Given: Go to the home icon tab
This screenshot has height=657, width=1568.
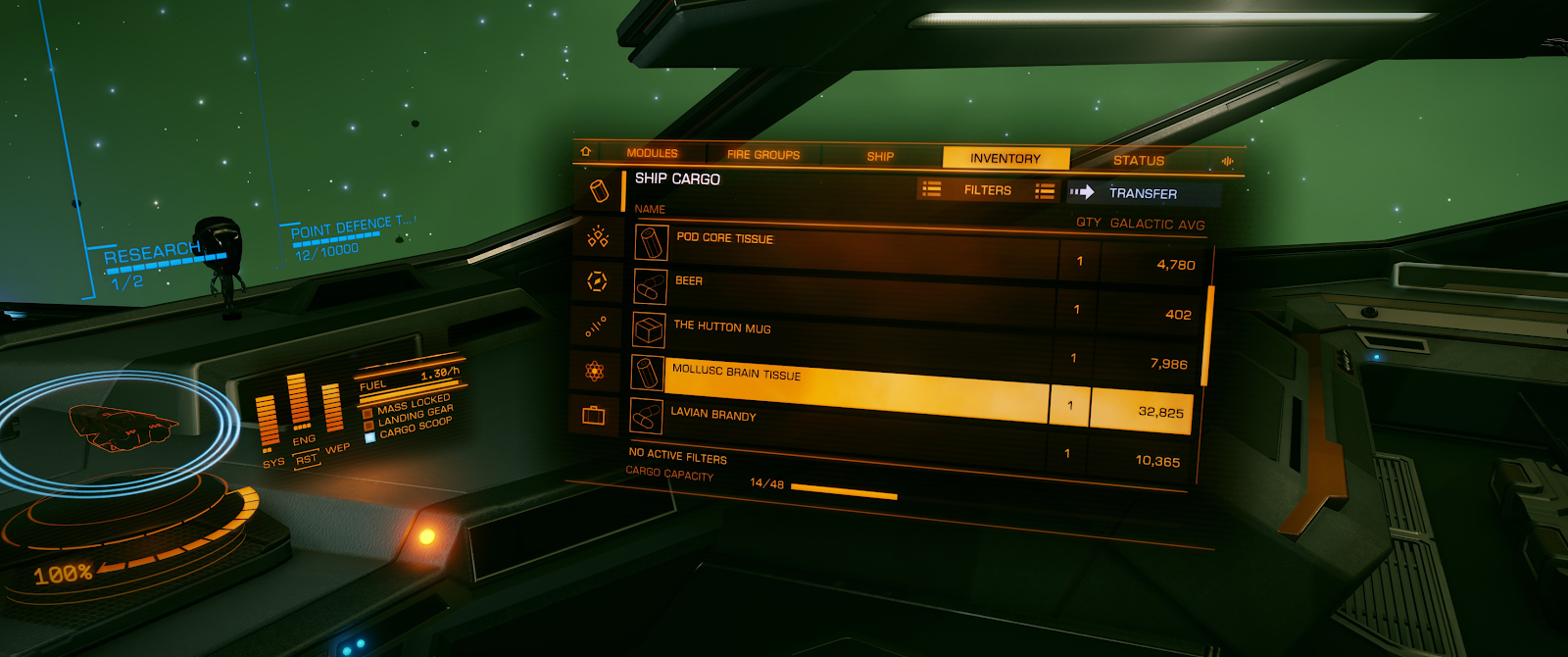Looking at the screenshot, I should point(586,152).
